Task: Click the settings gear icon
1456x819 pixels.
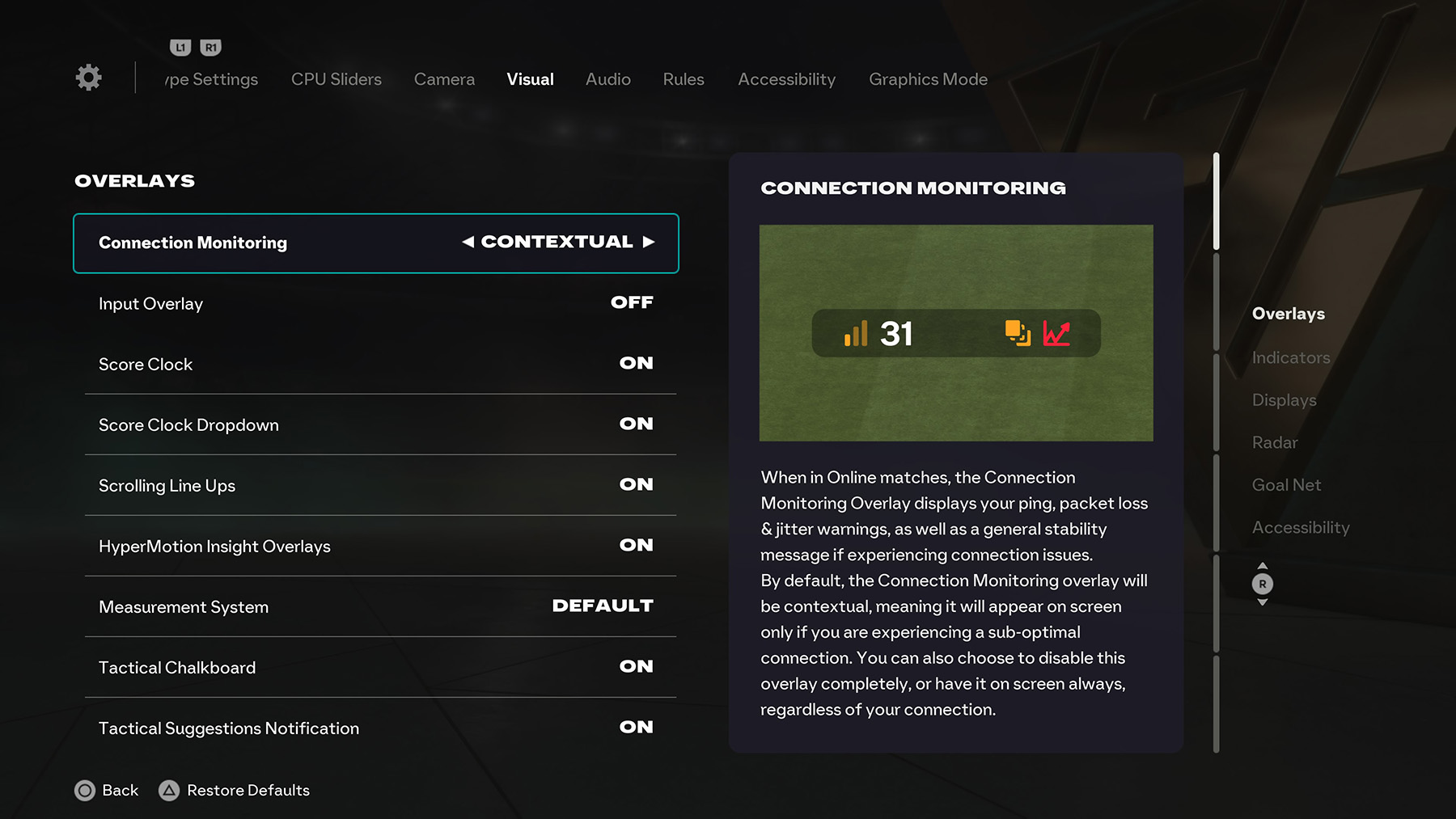Action: (87, 77)
